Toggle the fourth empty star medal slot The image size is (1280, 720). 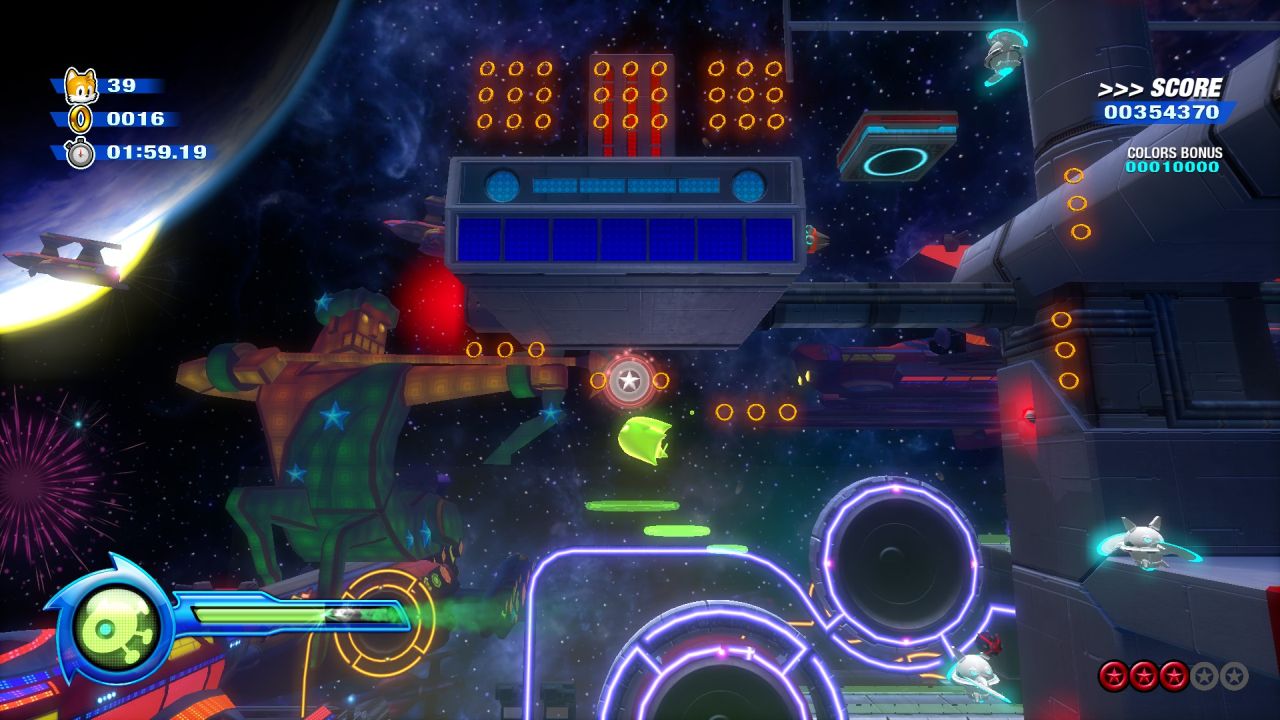click(1204, 676)
